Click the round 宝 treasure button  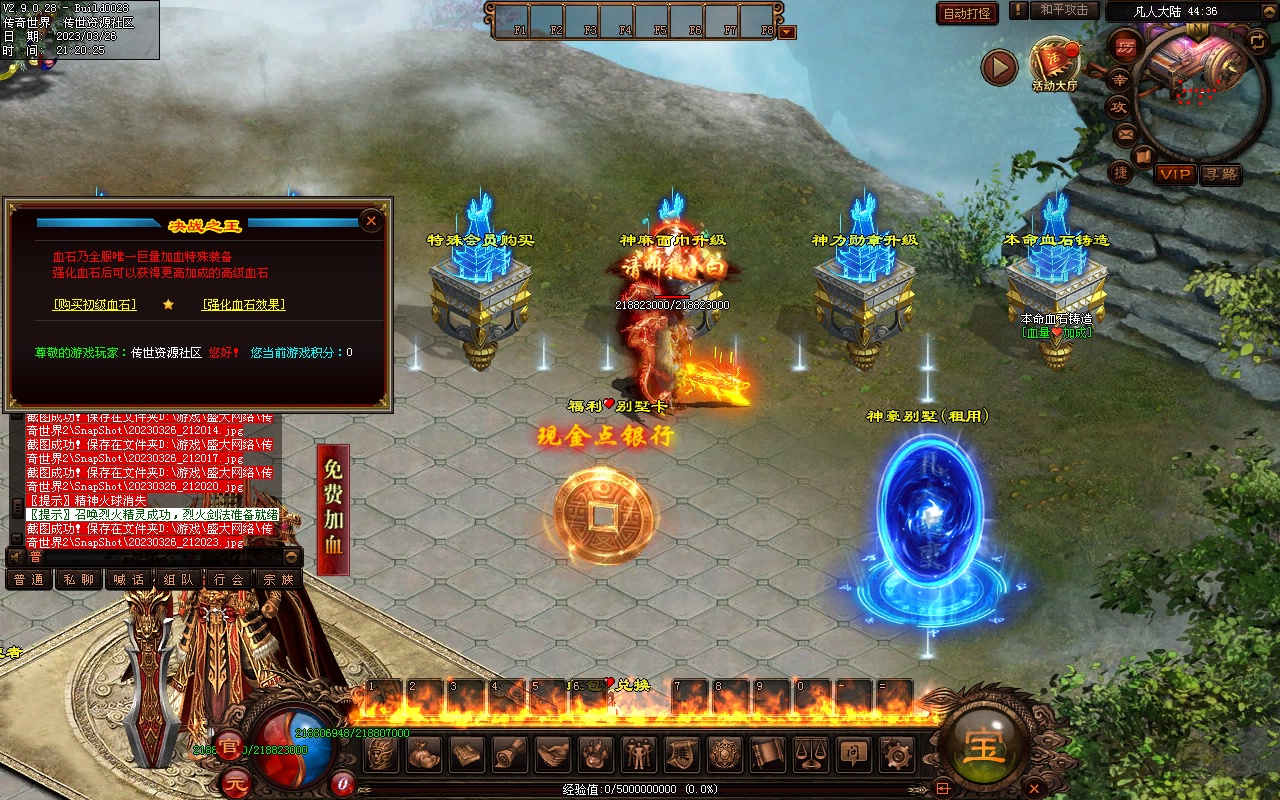pyautogui.click(x=982, y=745)
